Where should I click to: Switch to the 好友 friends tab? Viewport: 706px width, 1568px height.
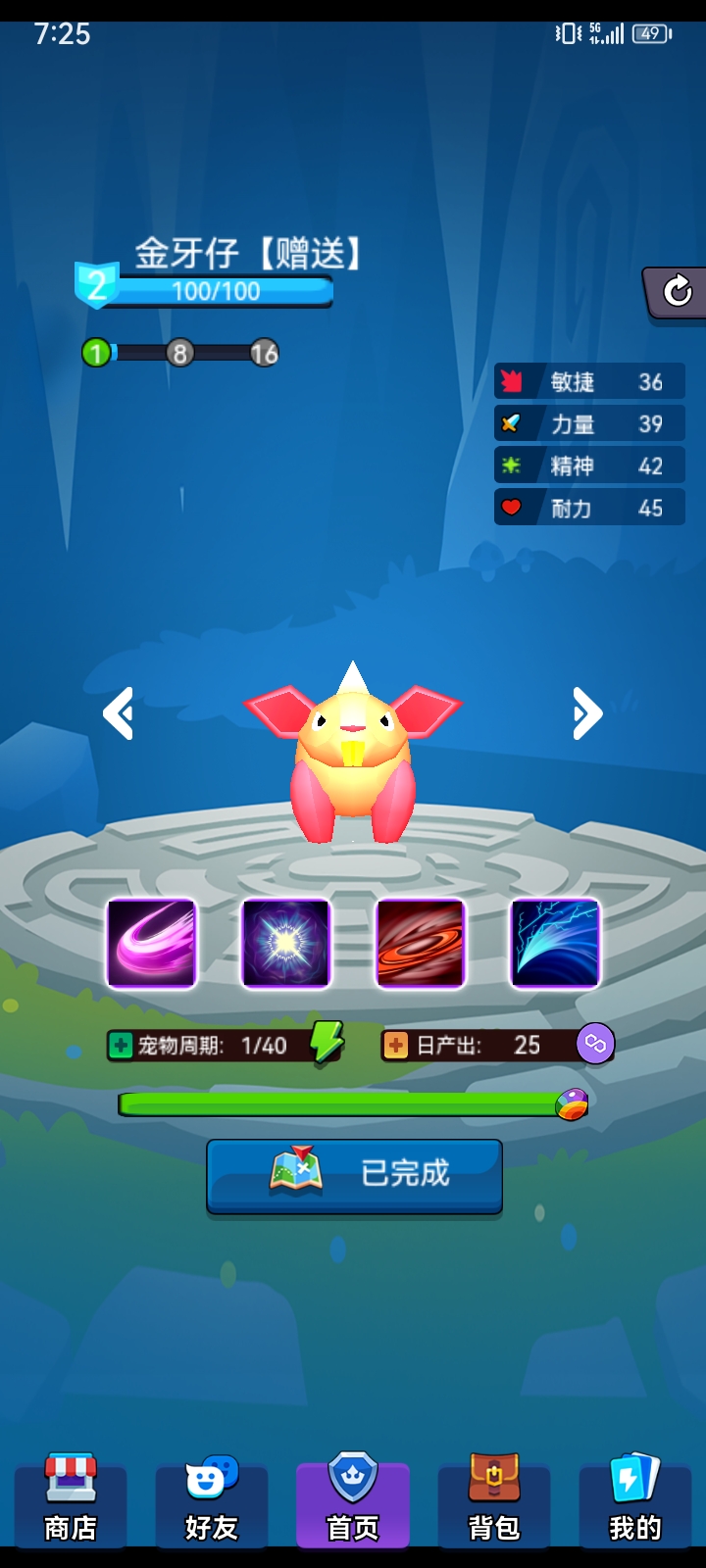(212, 1501)
